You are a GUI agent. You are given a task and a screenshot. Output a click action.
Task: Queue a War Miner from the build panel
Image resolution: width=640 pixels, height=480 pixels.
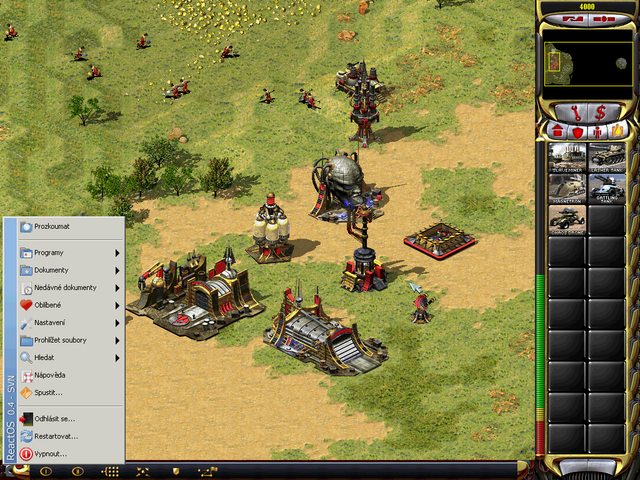pyautogui.click(x=567, y=158)
